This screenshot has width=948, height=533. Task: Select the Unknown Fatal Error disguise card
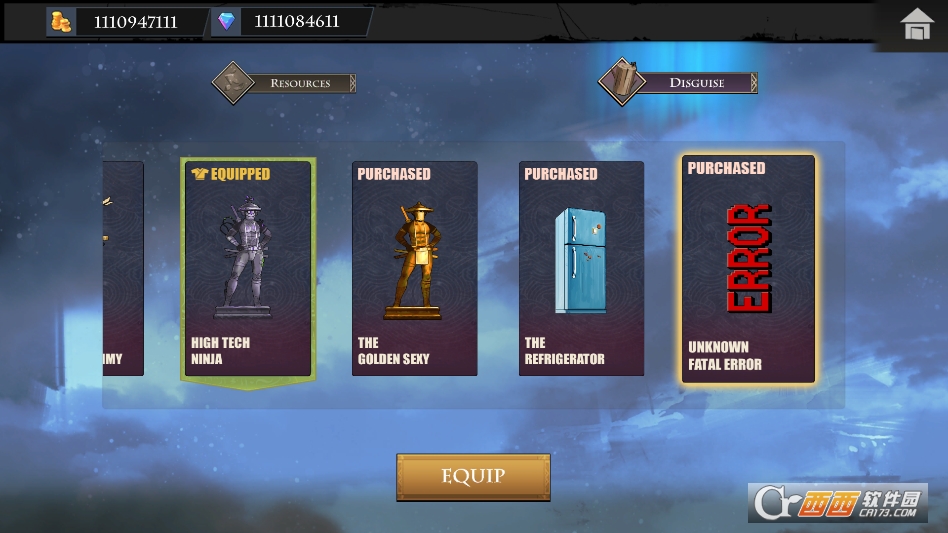(x=748, y=268)
